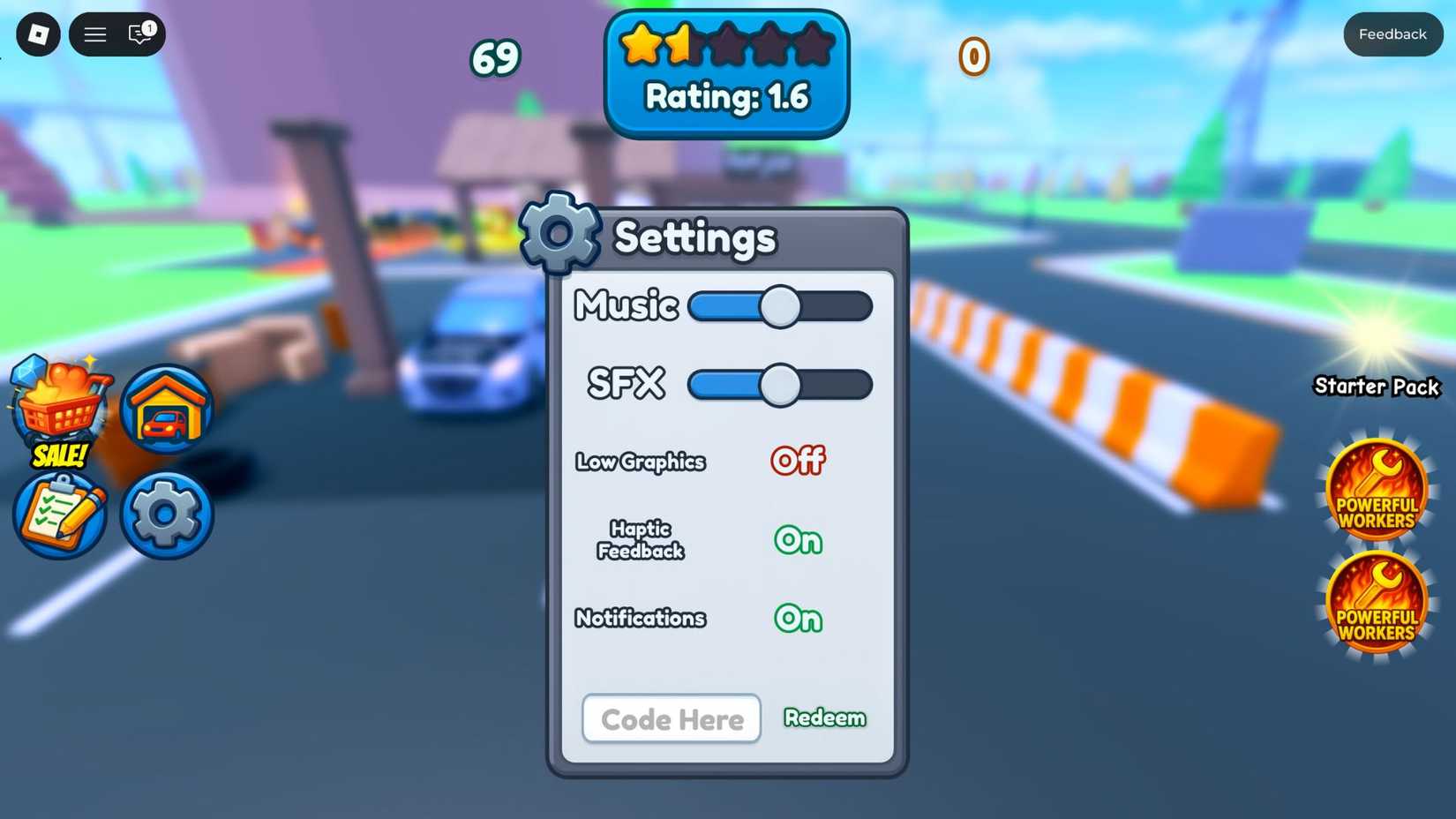Click the gear icon on the Settings panel header
The width and height of the screenshot is (1456, 819).
(x=559, y=233)
